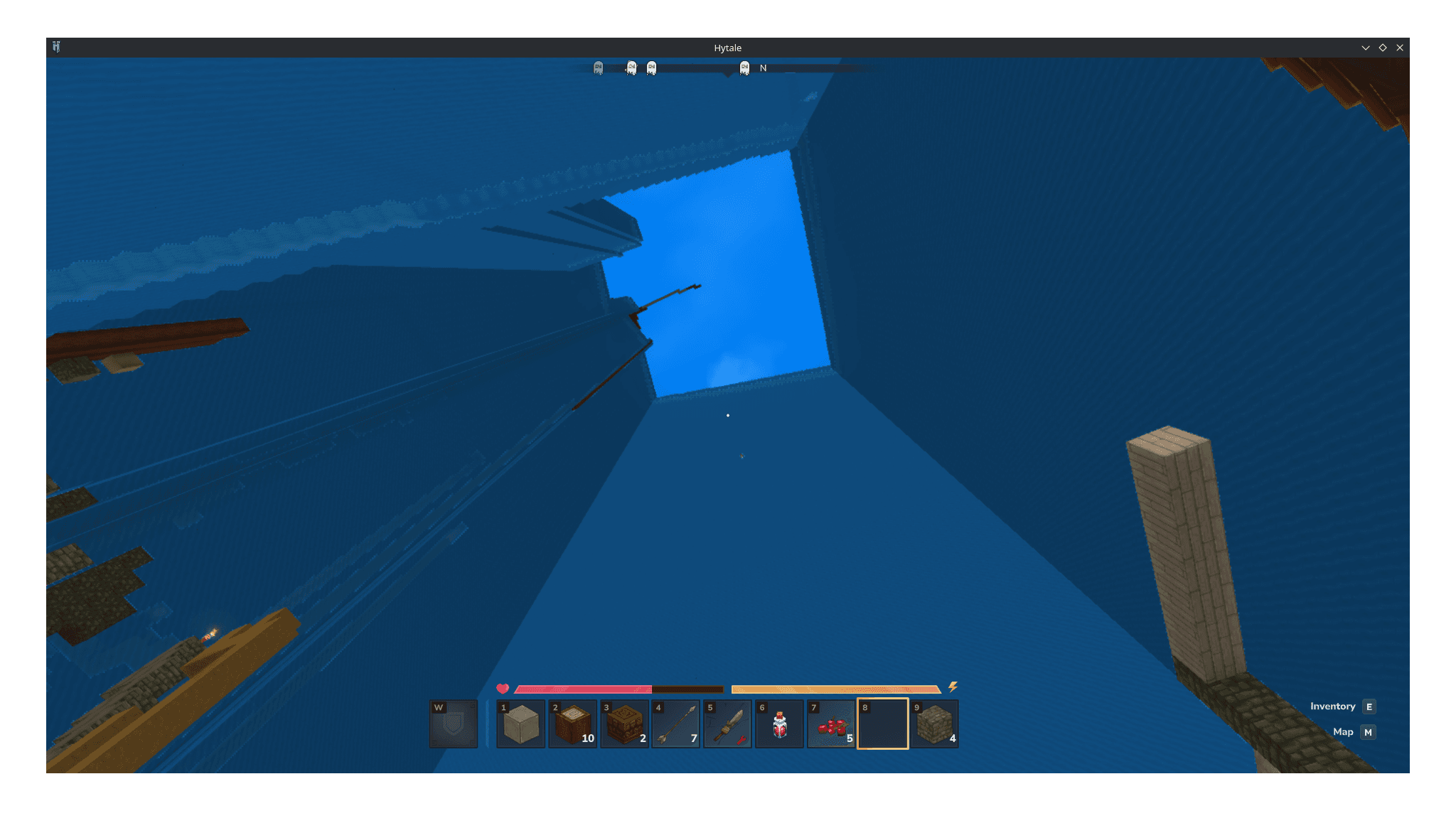Click the Map label at bottom right

pos(1344,732)
